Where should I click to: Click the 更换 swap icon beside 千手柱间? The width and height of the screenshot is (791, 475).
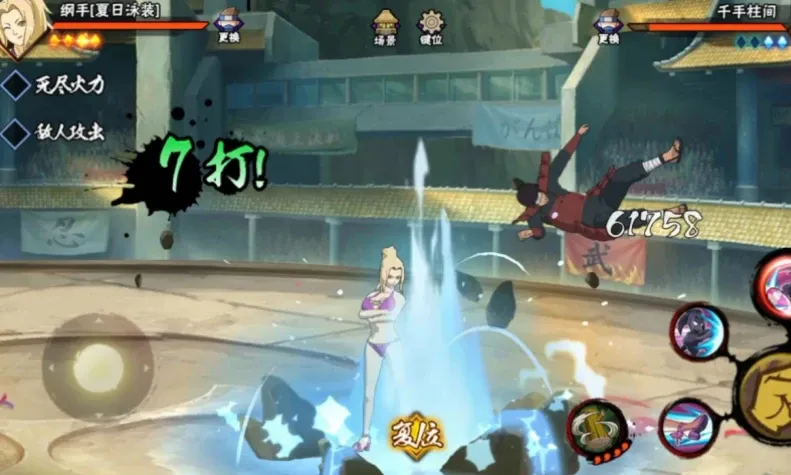[x=607, y=22]
